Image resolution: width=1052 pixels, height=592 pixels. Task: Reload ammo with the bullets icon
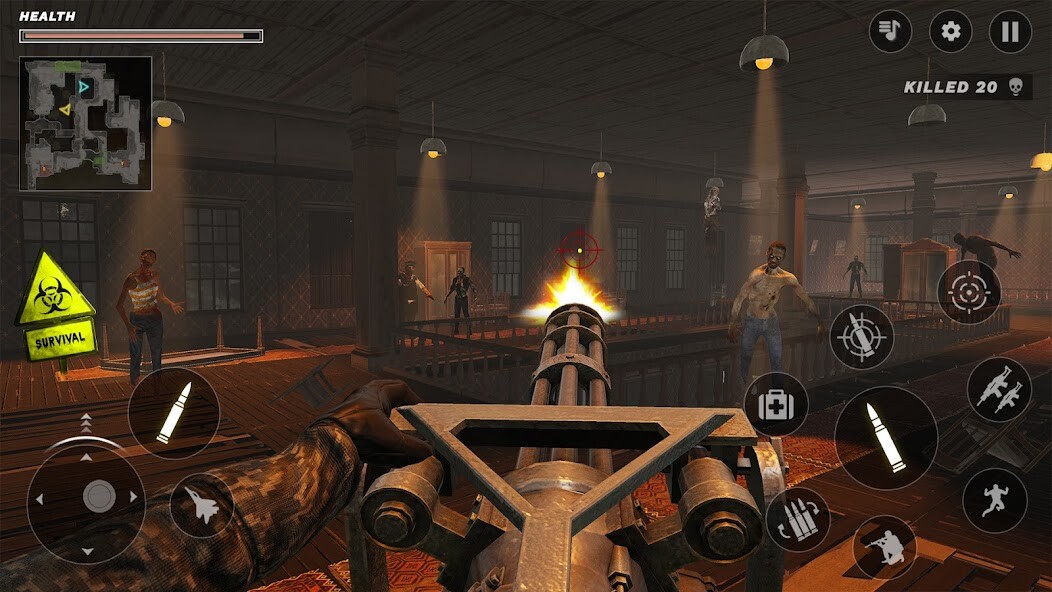(x=798, y=519)
